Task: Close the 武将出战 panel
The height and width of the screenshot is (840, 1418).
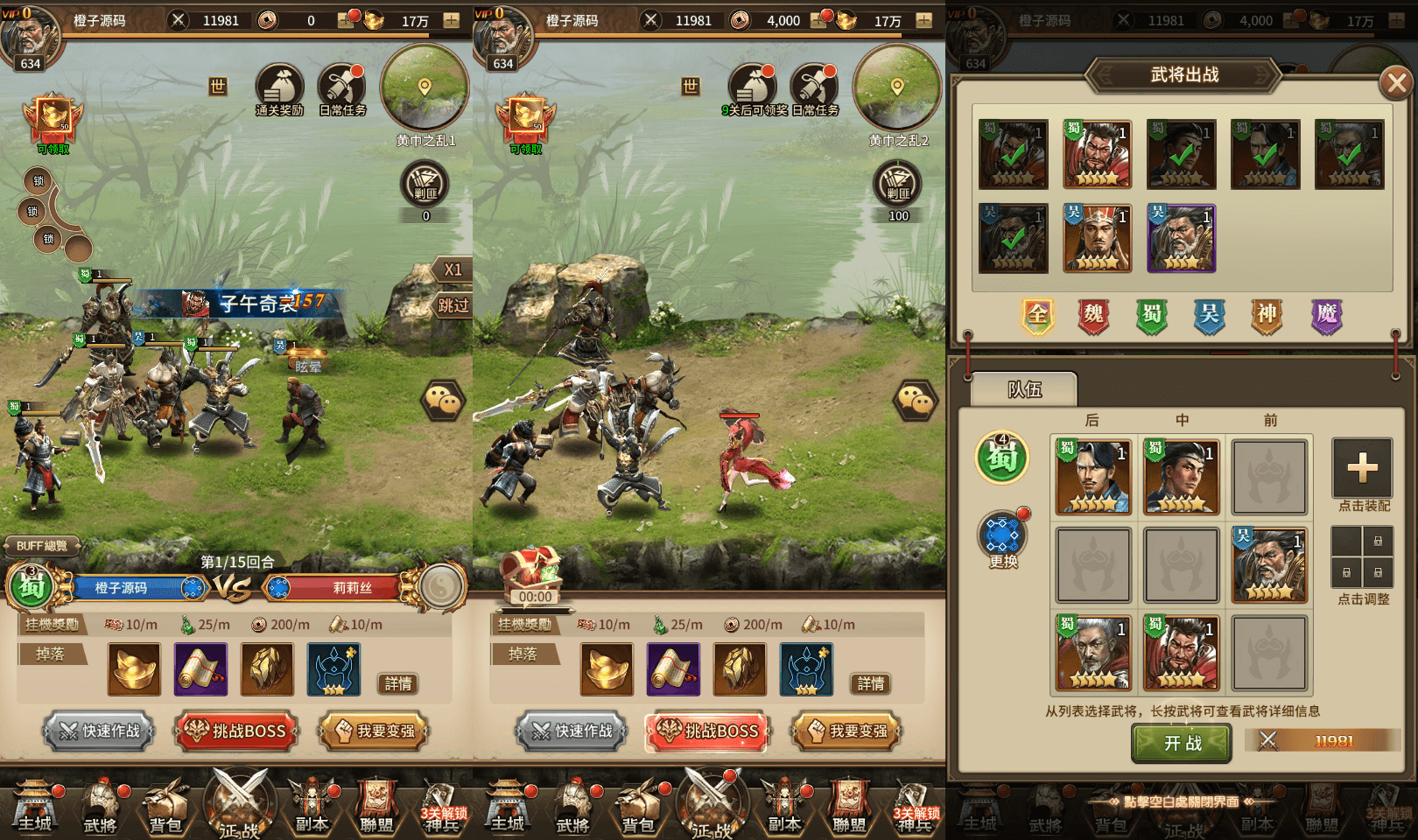Action: pos(1395,84)
